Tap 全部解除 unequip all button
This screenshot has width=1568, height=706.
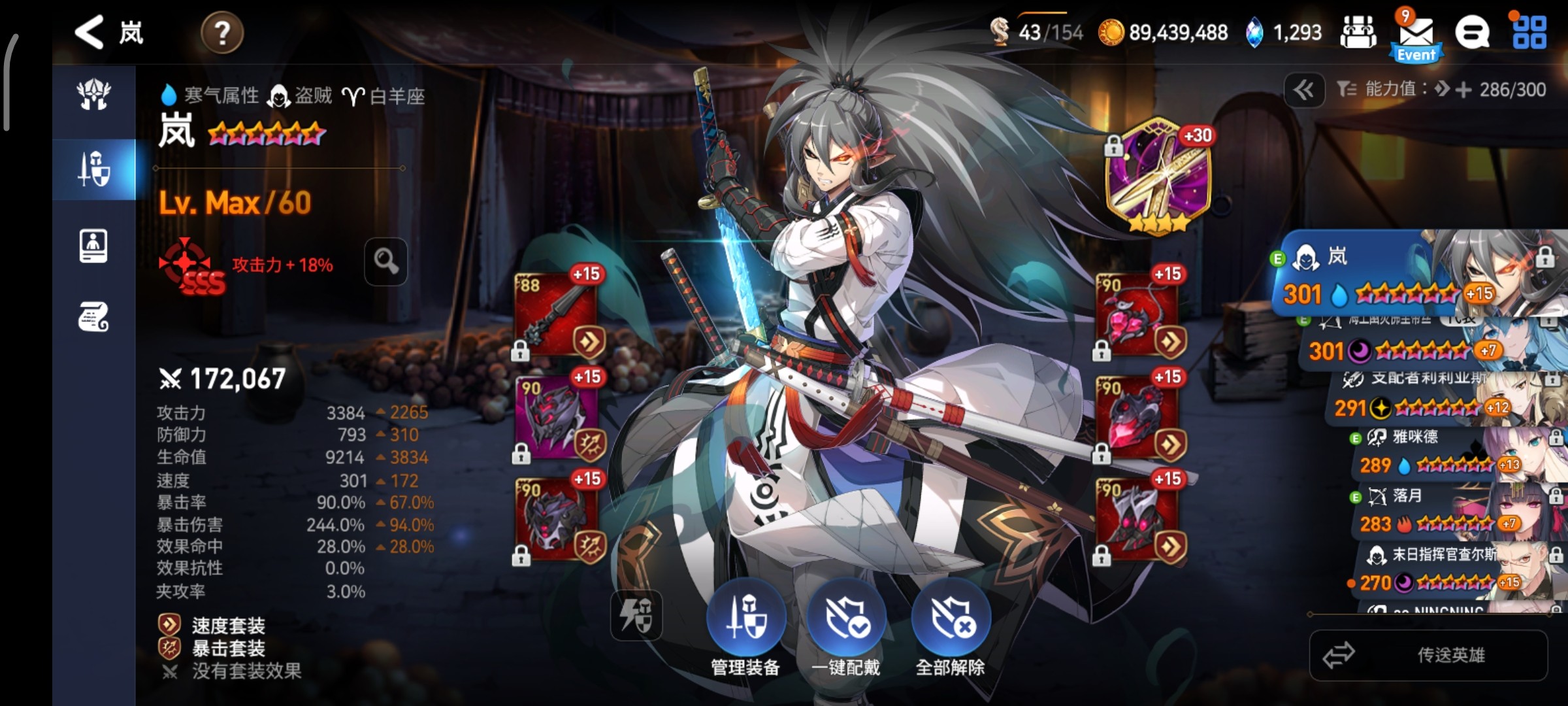click(951, 618)
